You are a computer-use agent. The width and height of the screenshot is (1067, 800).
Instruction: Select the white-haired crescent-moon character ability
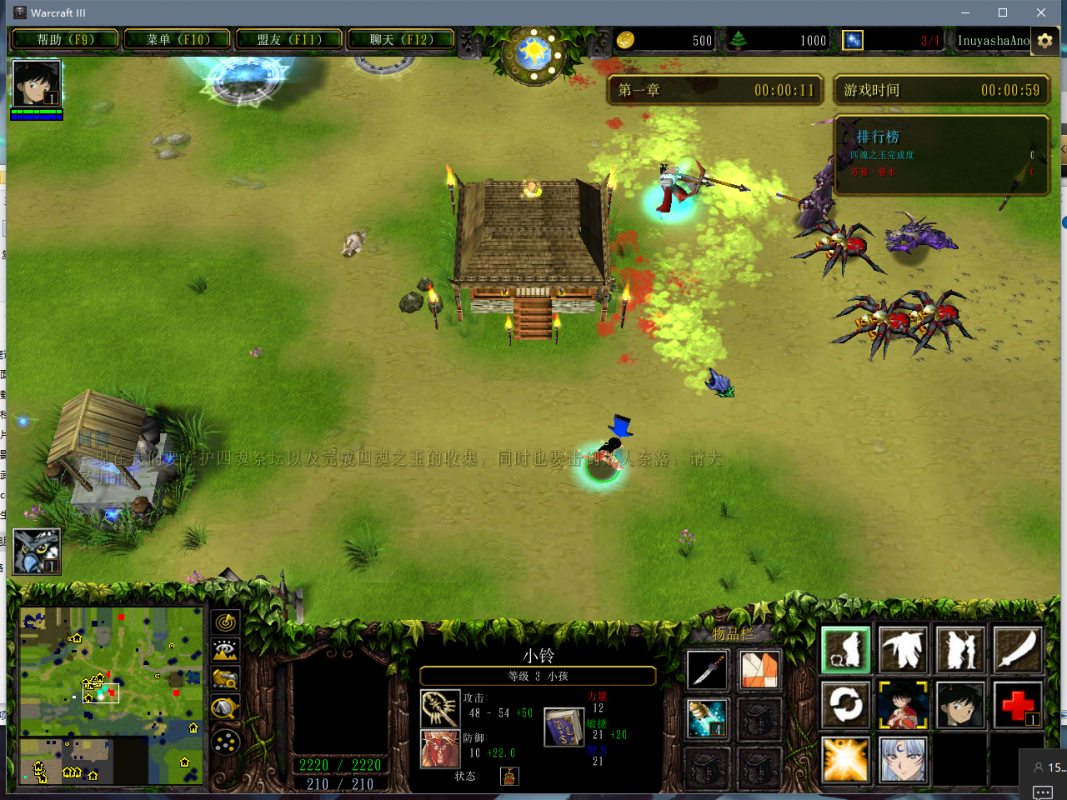(903, 759)
